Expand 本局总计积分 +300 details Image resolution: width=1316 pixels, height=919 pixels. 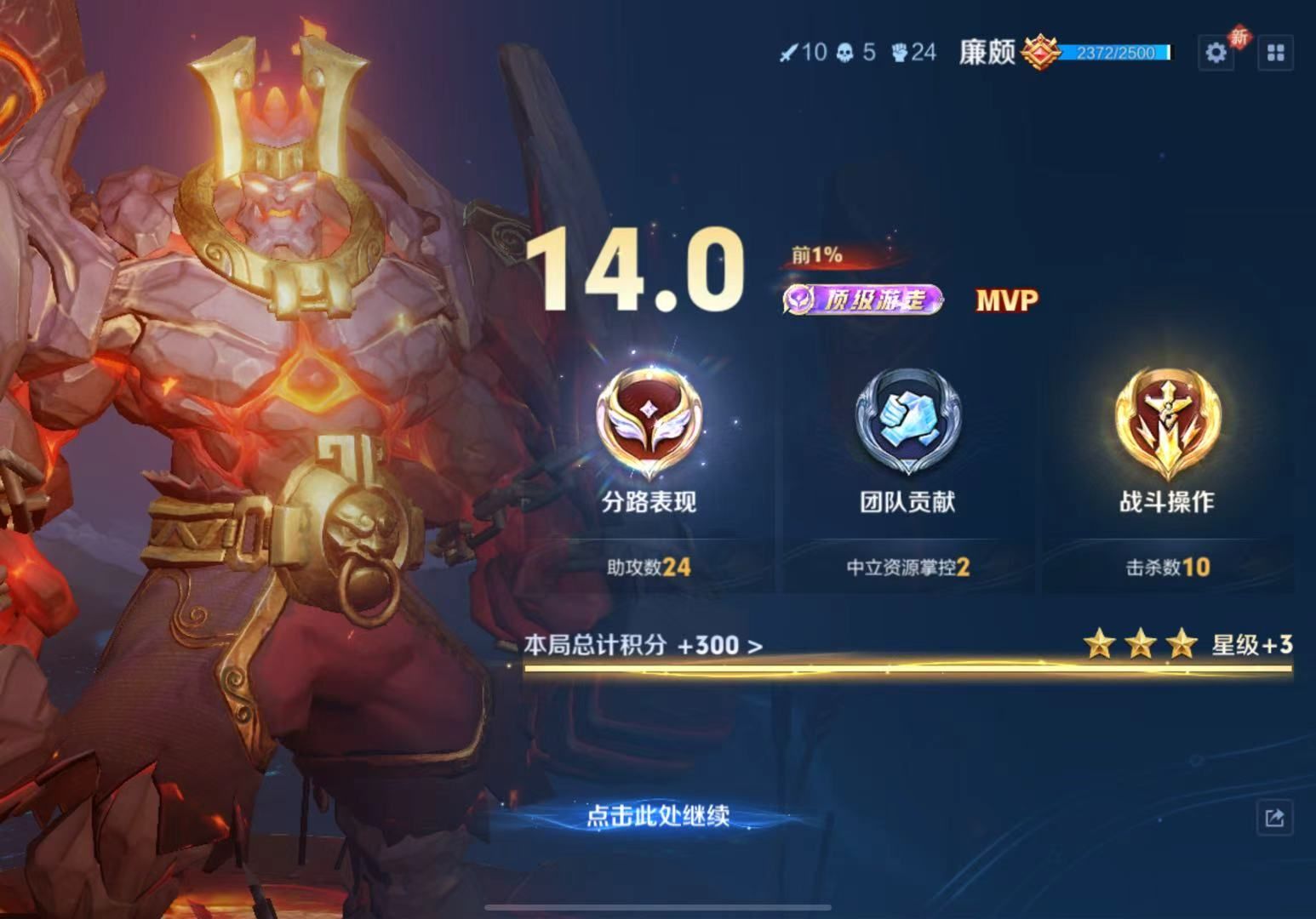[x=643, y=646]
